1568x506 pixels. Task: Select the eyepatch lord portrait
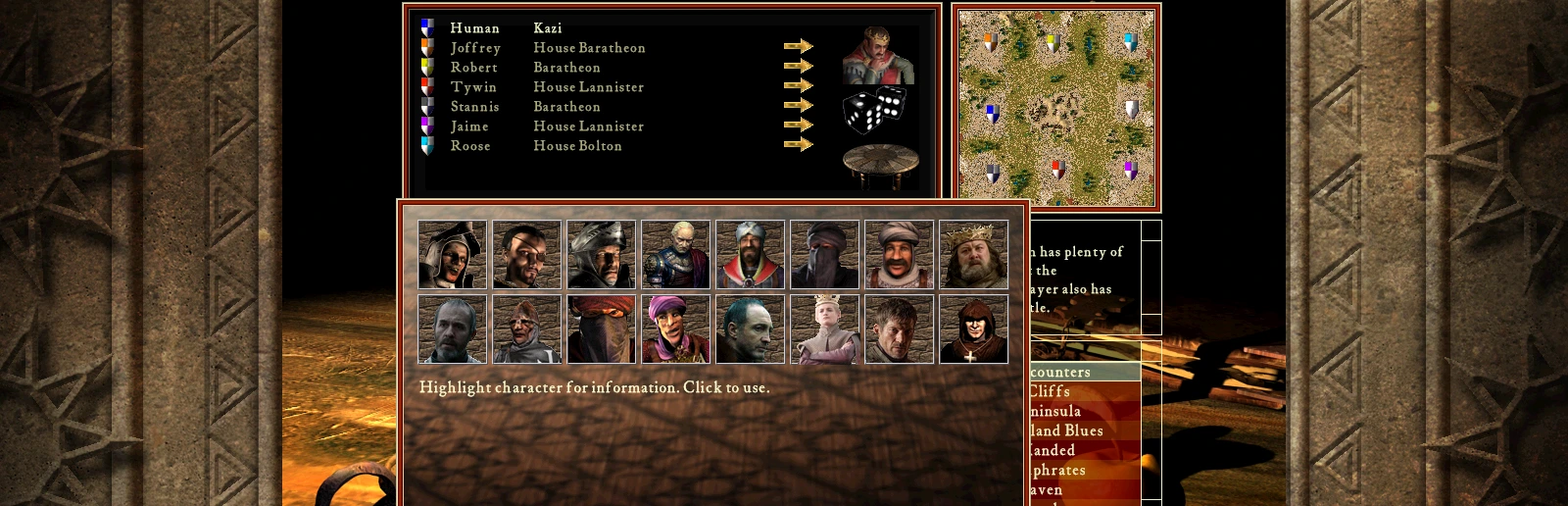527,255
